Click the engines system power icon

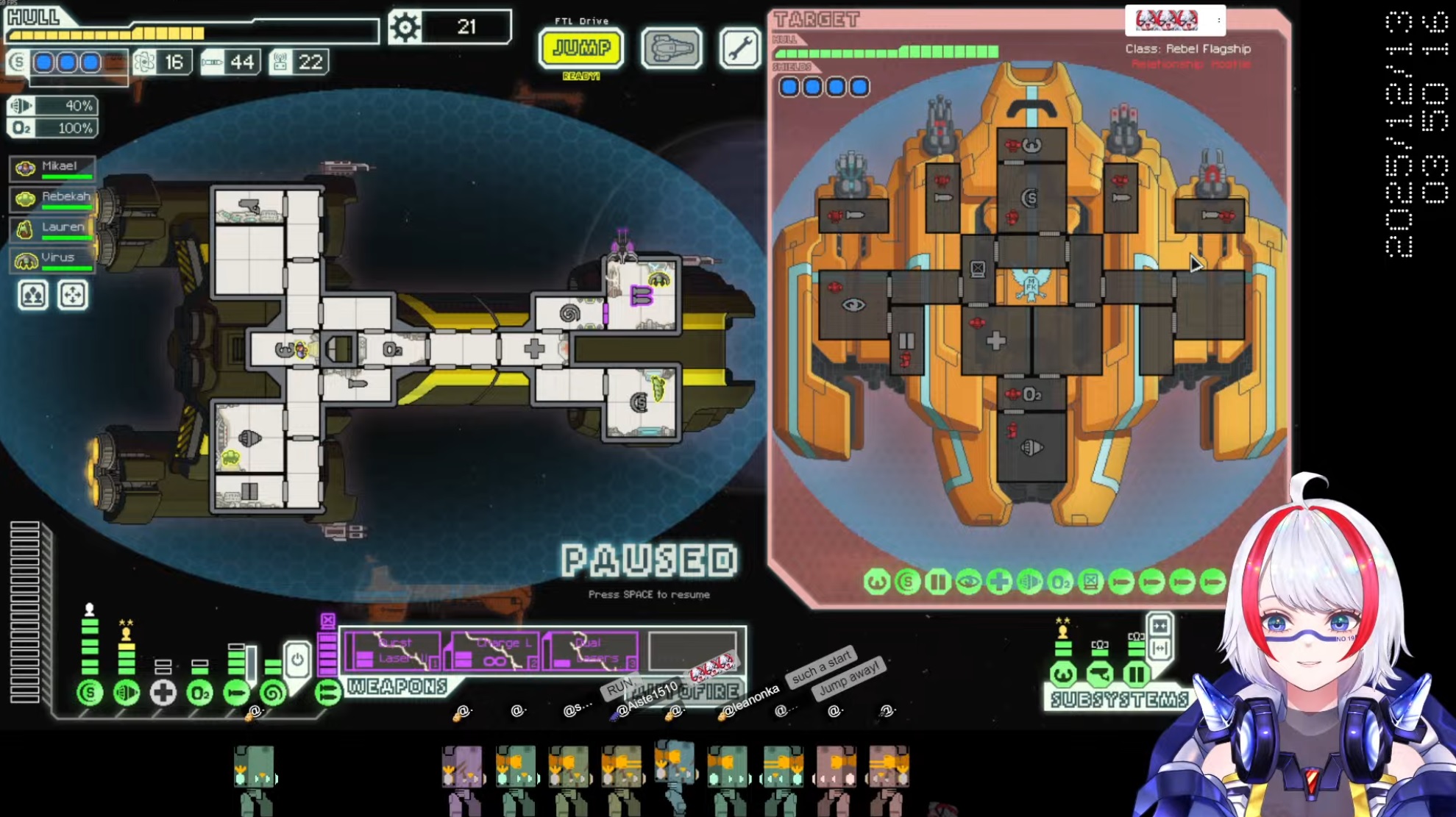point(127,693)
